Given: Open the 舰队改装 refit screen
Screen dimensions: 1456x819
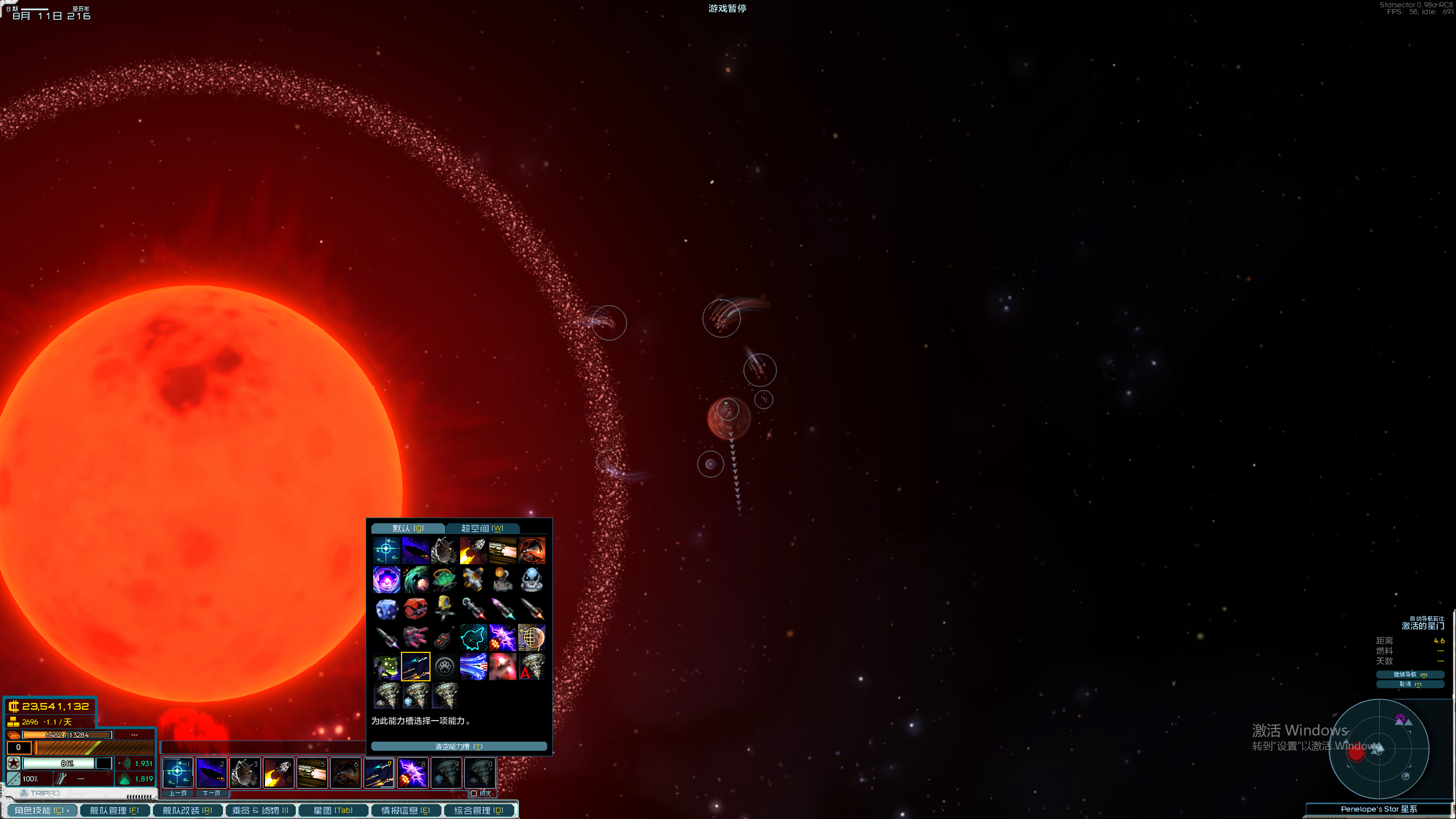Looking at the screenshot, I should click(x=187, y=810).
